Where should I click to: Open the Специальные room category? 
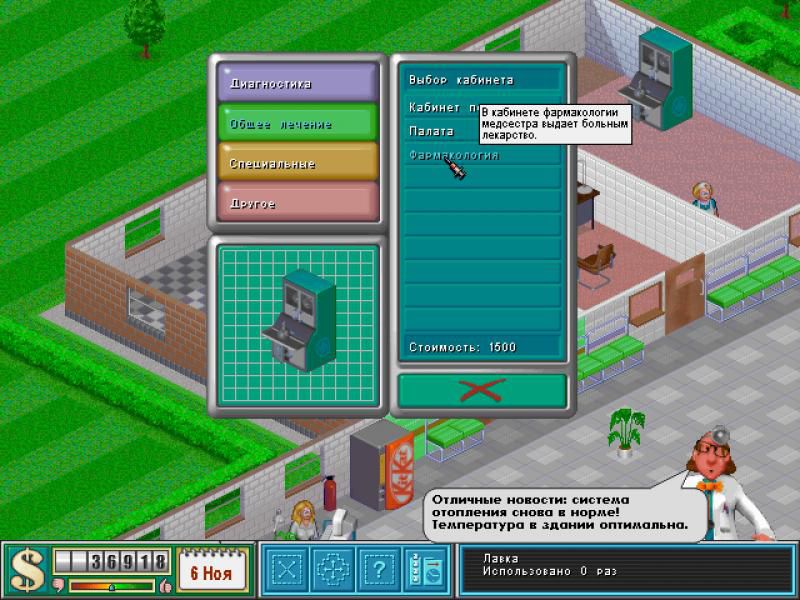point(298,163)
